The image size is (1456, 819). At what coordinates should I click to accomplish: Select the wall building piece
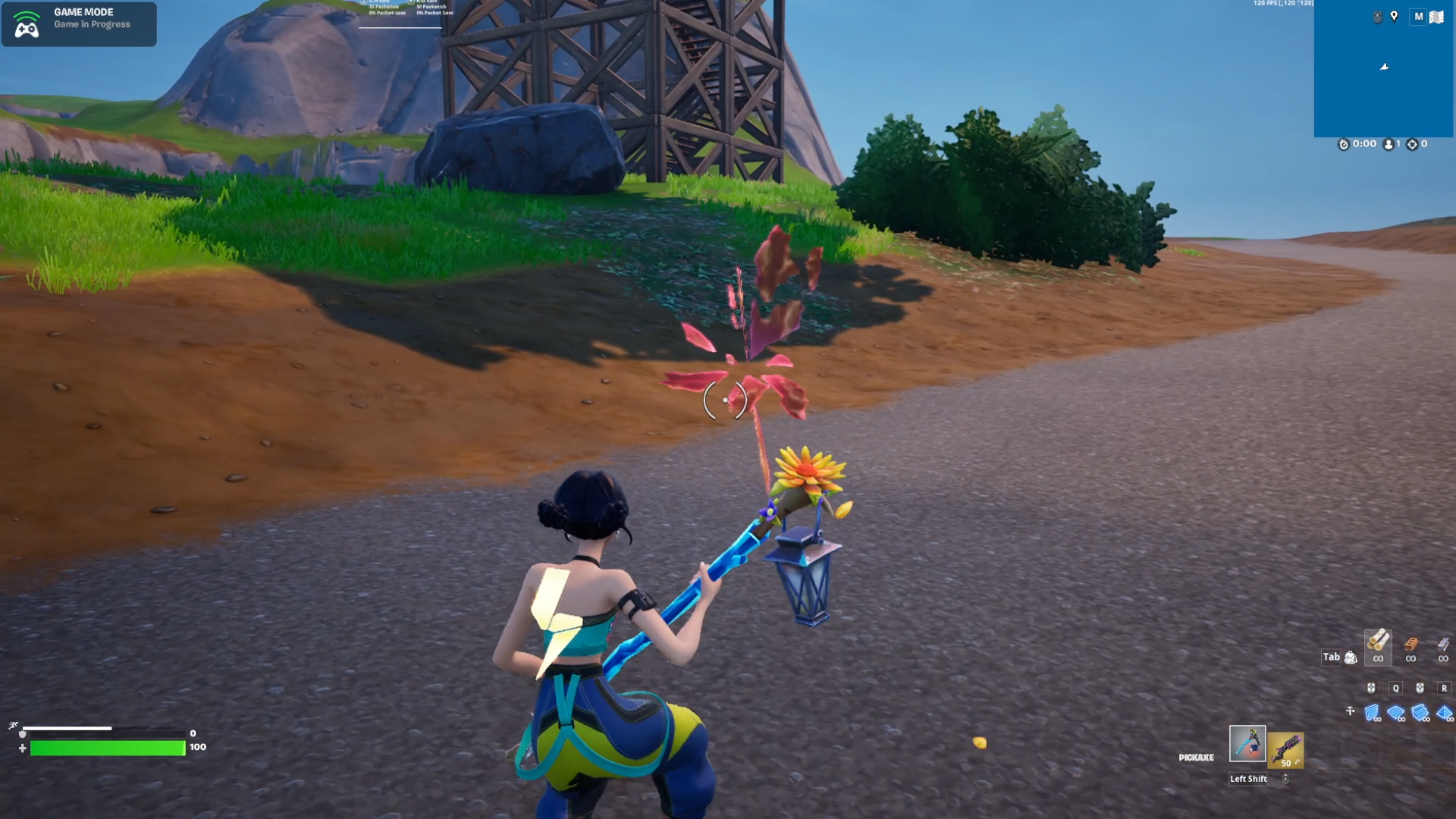(x=1372, y=713)
